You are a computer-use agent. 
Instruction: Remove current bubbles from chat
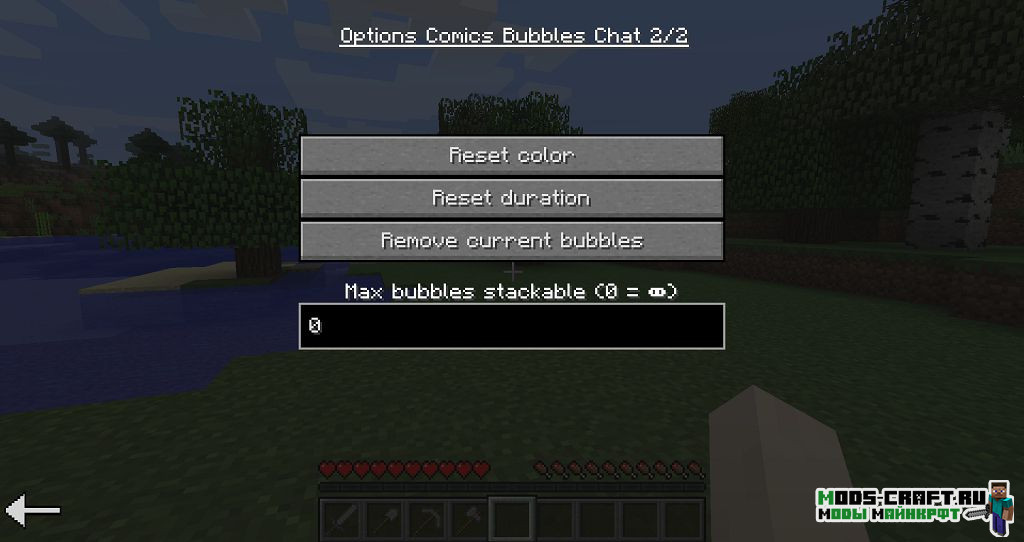[511, 241]
